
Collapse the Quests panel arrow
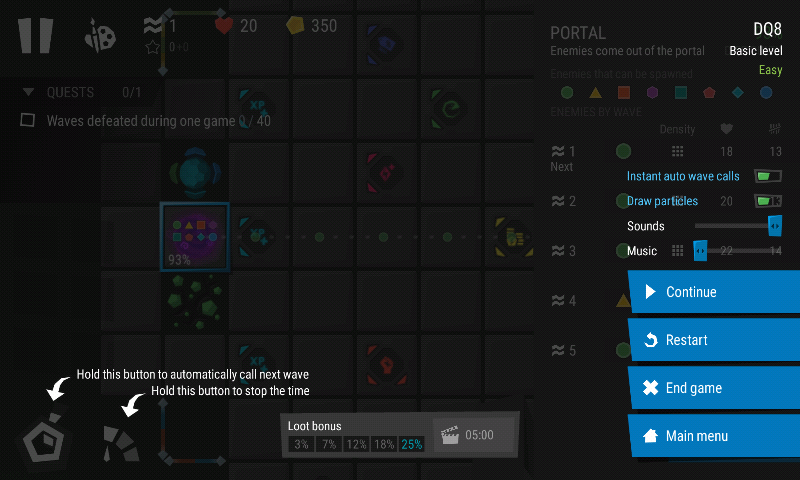pyautogui.click(x=29, y=92)
